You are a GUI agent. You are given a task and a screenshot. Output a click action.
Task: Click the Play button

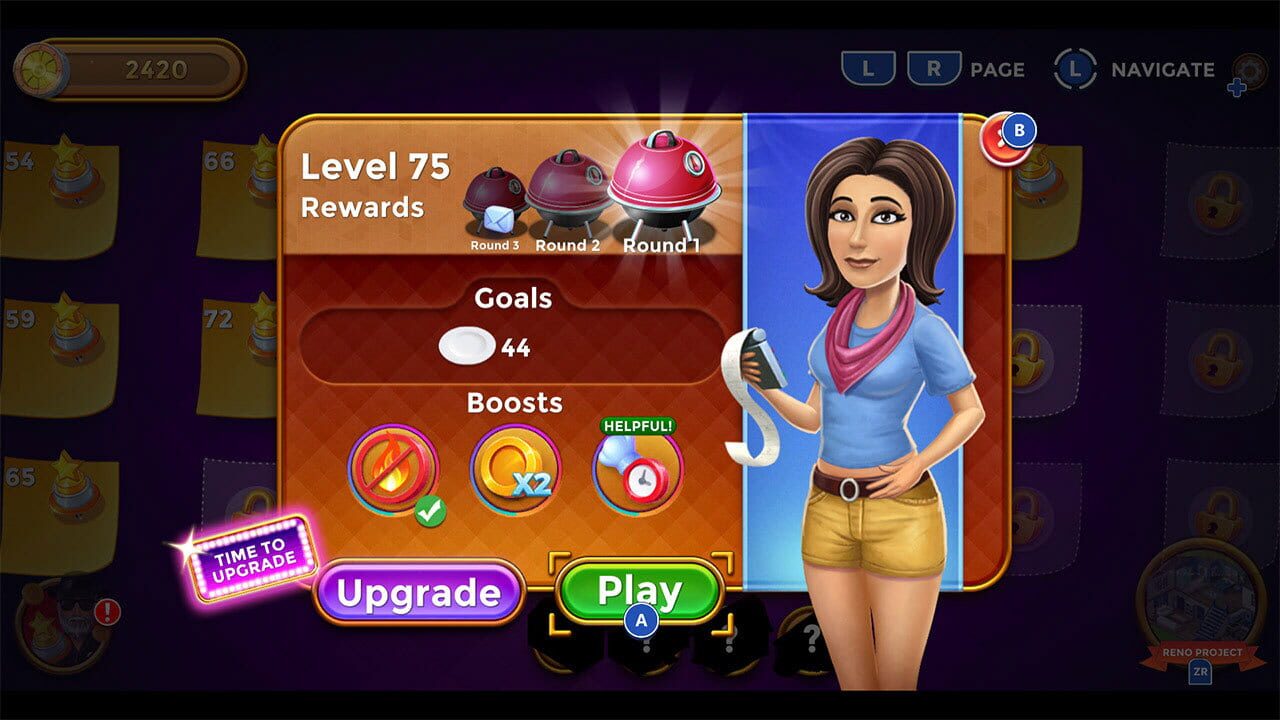coord(640,590)
